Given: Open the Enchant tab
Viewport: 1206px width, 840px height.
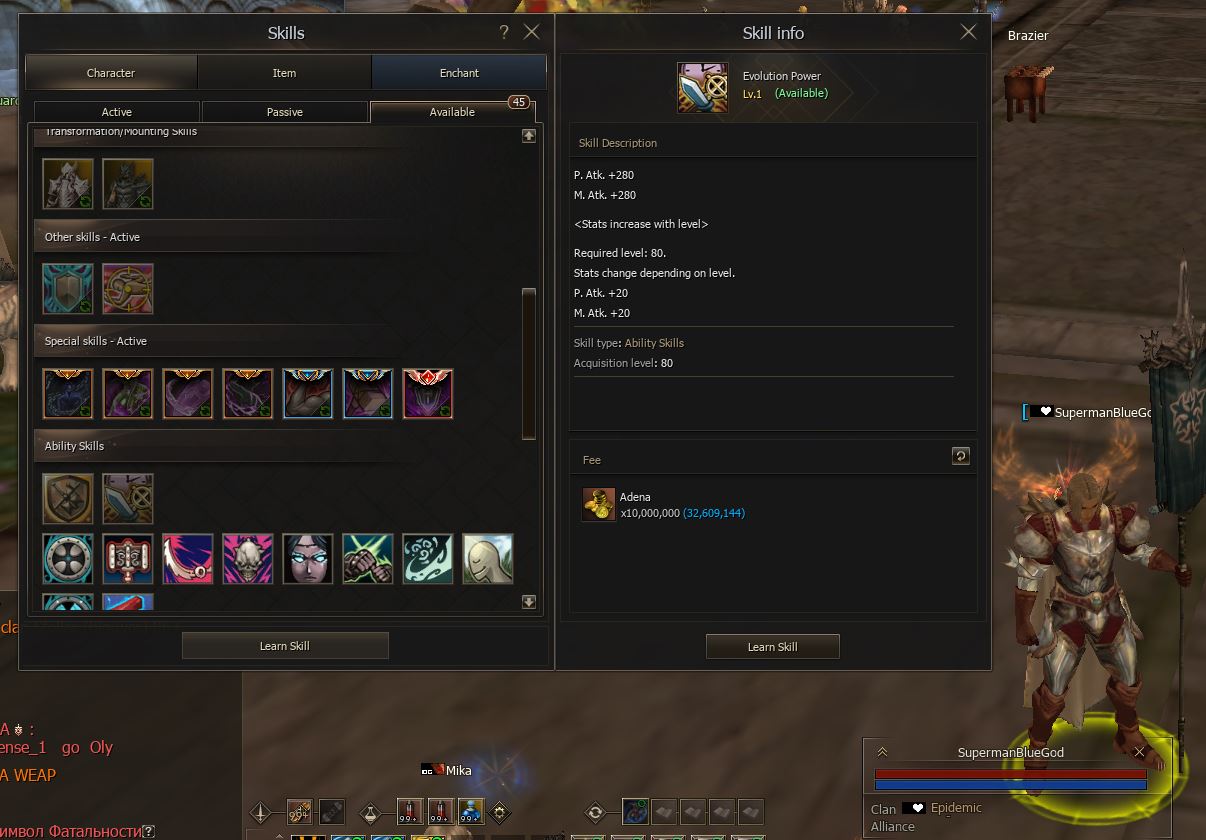Looking at the screenshot, I should pyautogui.click(x=459, y=73).
